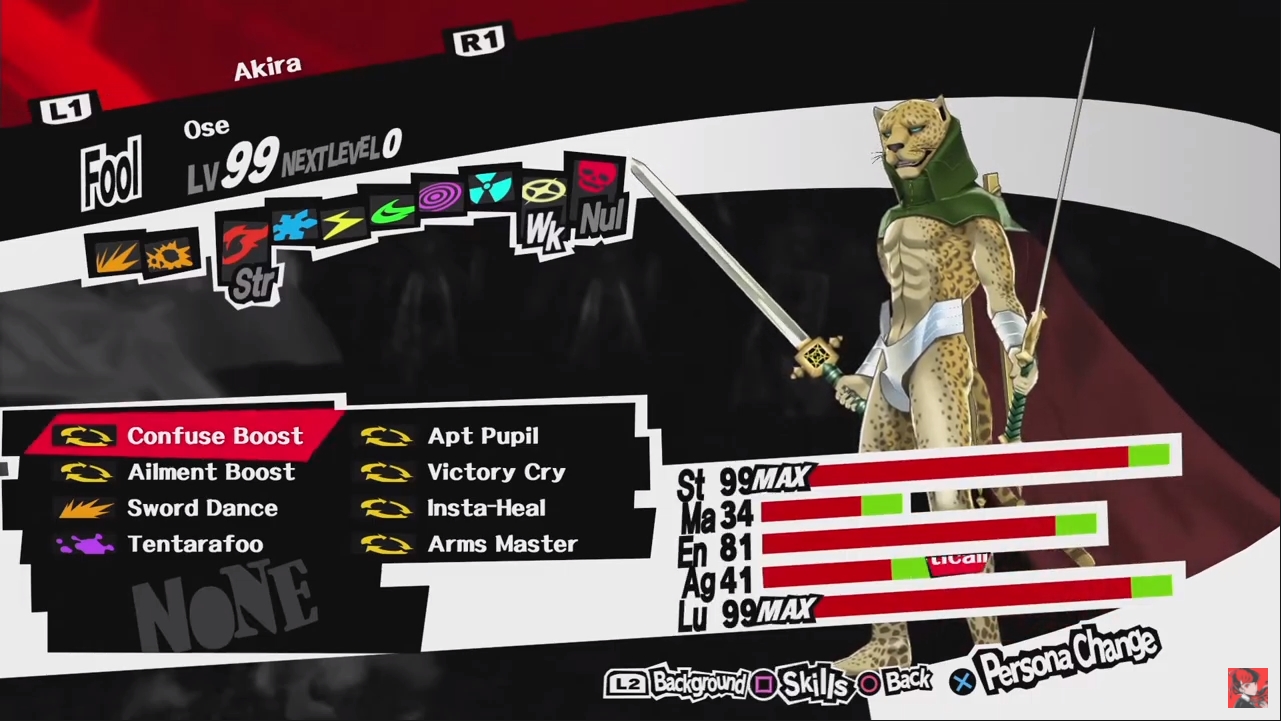Image resolution: width=1281 pixels, height=721 pixels.
Task: Click the purple Tentarafoo skill icon
Action: (x=88, y=544)
